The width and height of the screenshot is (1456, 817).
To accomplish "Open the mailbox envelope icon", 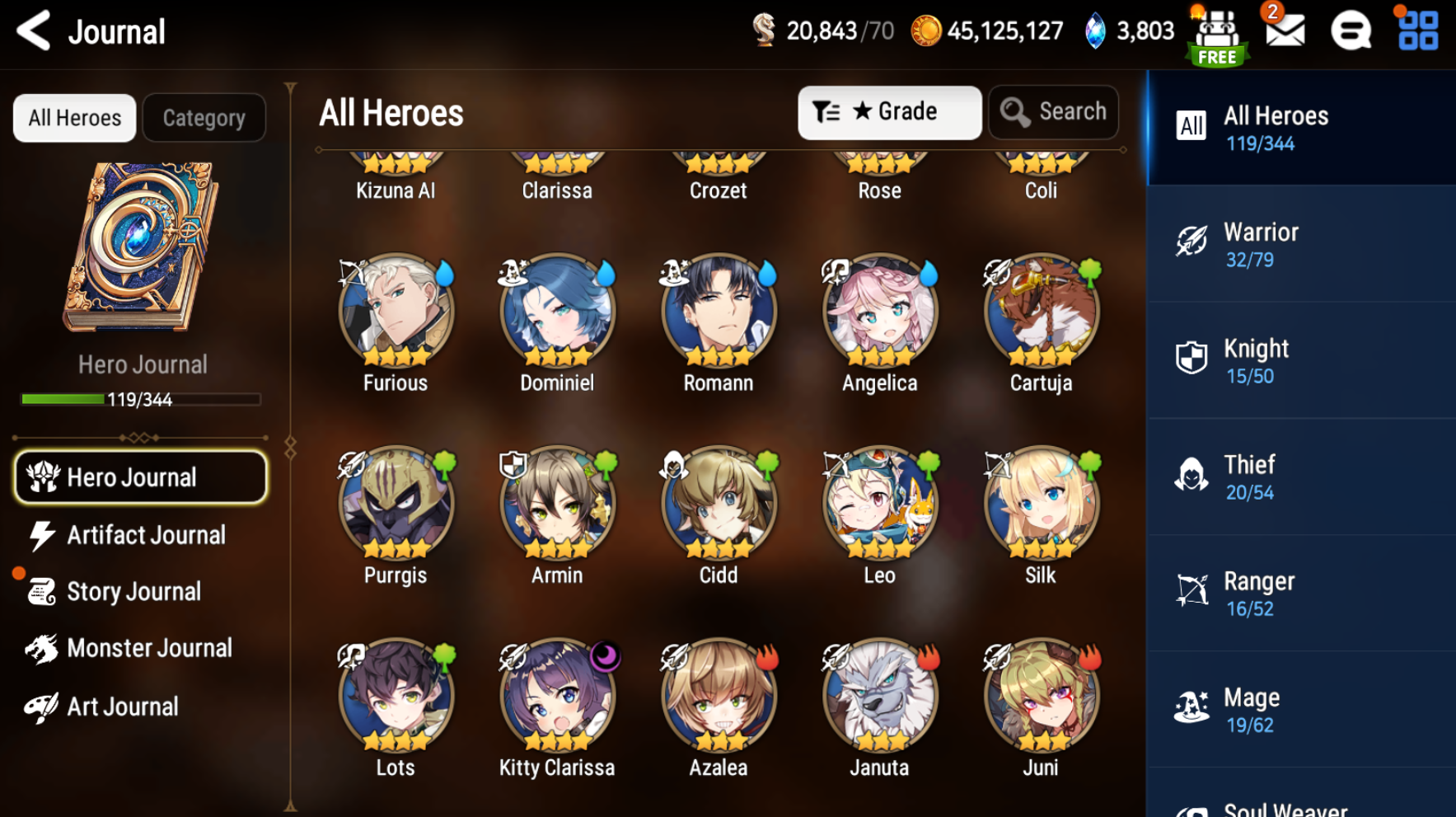I will pos(1285,31).
